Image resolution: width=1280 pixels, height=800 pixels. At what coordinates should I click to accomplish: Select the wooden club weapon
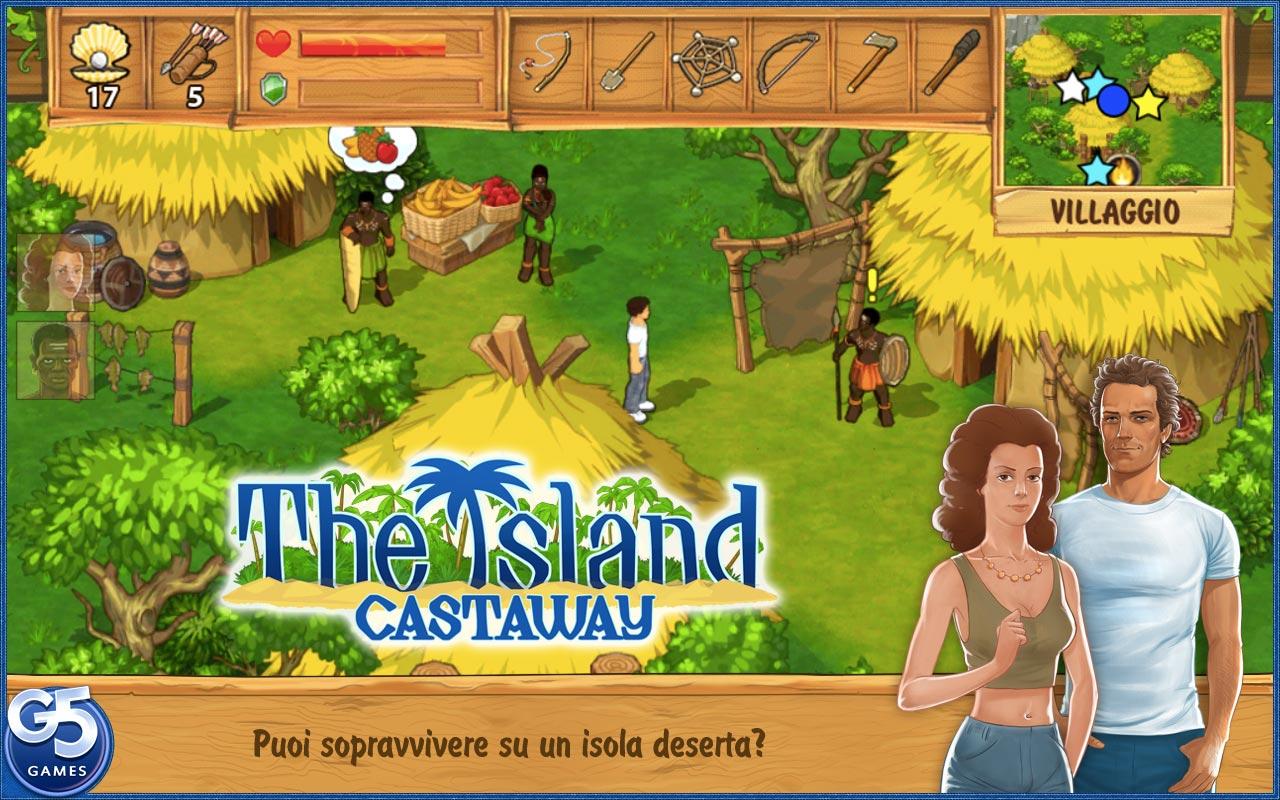pos(950,62)
